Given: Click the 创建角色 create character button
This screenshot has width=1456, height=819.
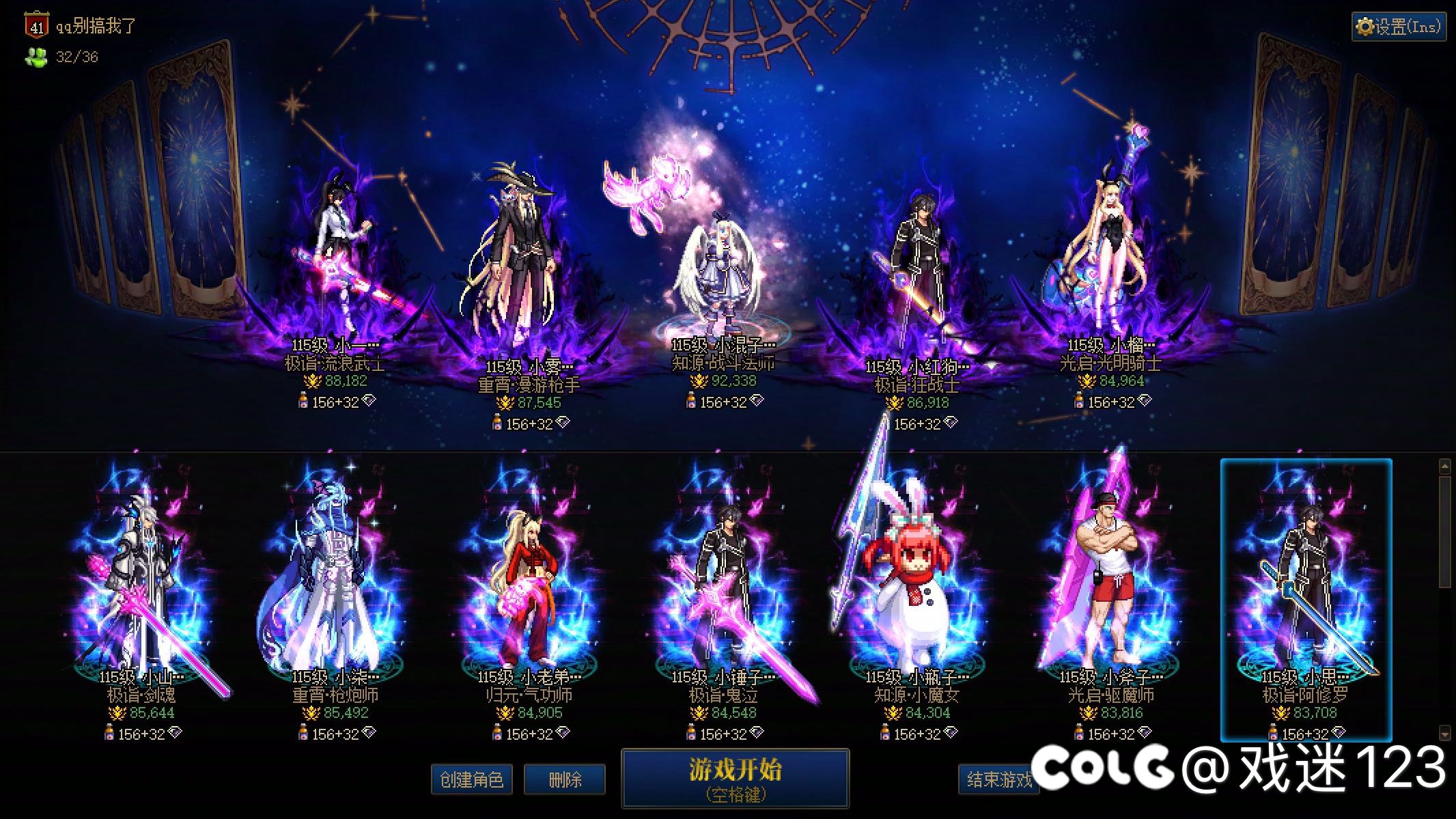Looking at the screenshot, I should (x=473, y=779).
